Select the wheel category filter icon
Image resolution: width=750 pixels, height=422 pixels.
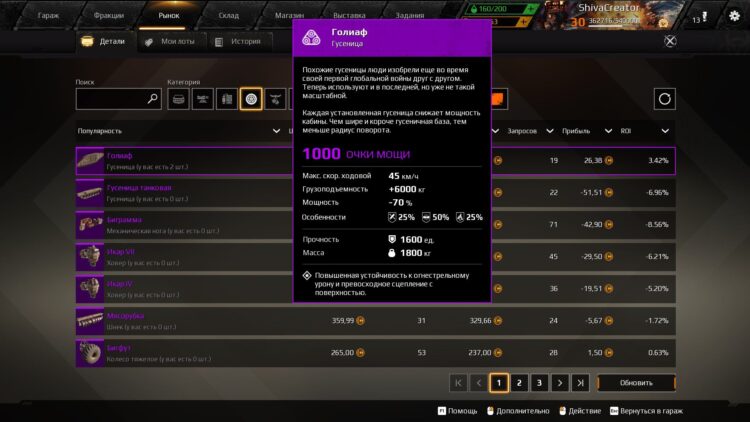(x=251, y=99)
